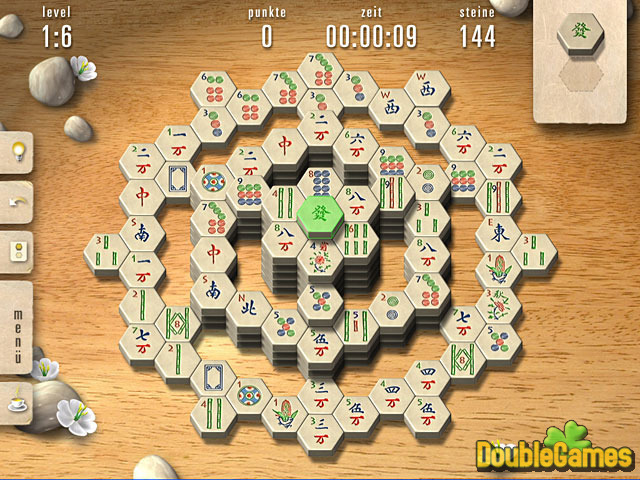This screenshot has height=480, width=640.
Task: Use the lightbulb hint button
Action: click(17, 151)
